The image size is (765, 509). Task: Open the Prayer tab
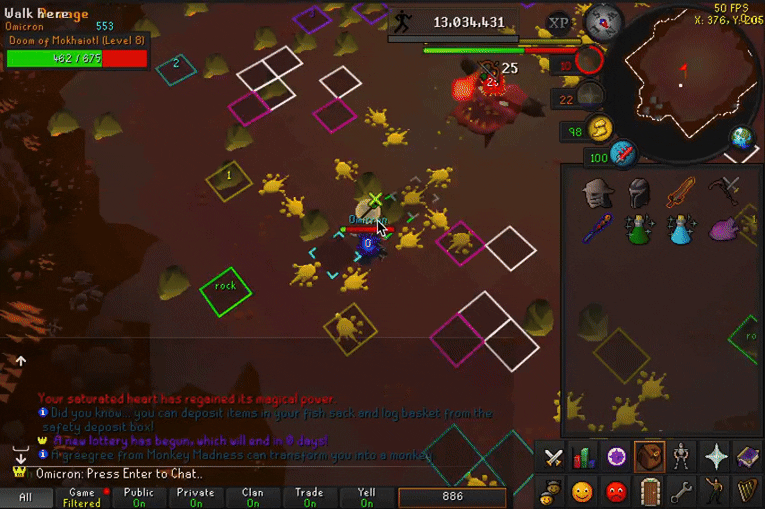point(716,457)
